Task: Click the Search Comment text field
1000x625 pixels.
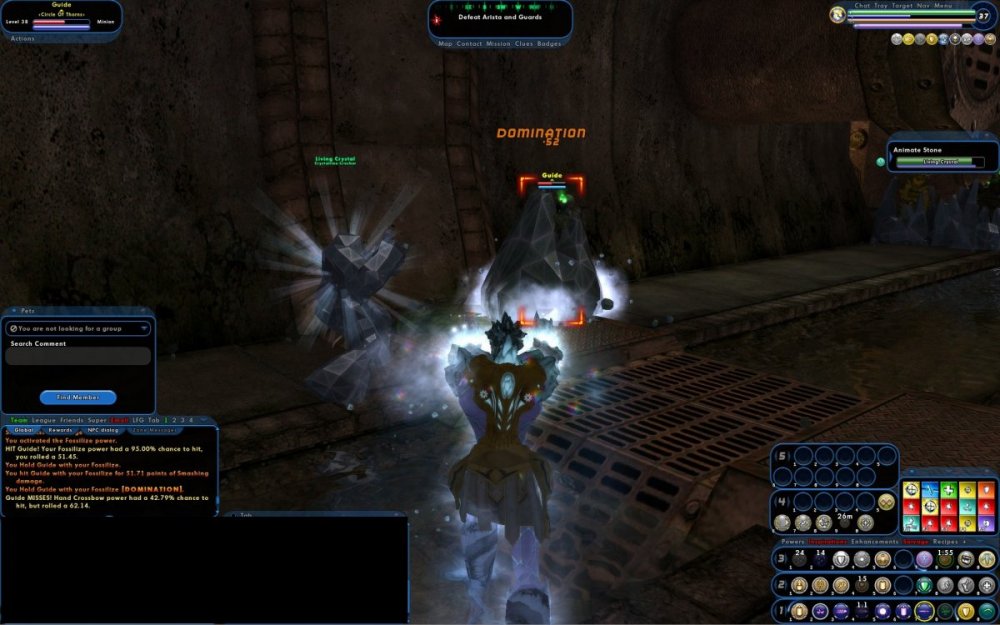Action: (78, 357)
